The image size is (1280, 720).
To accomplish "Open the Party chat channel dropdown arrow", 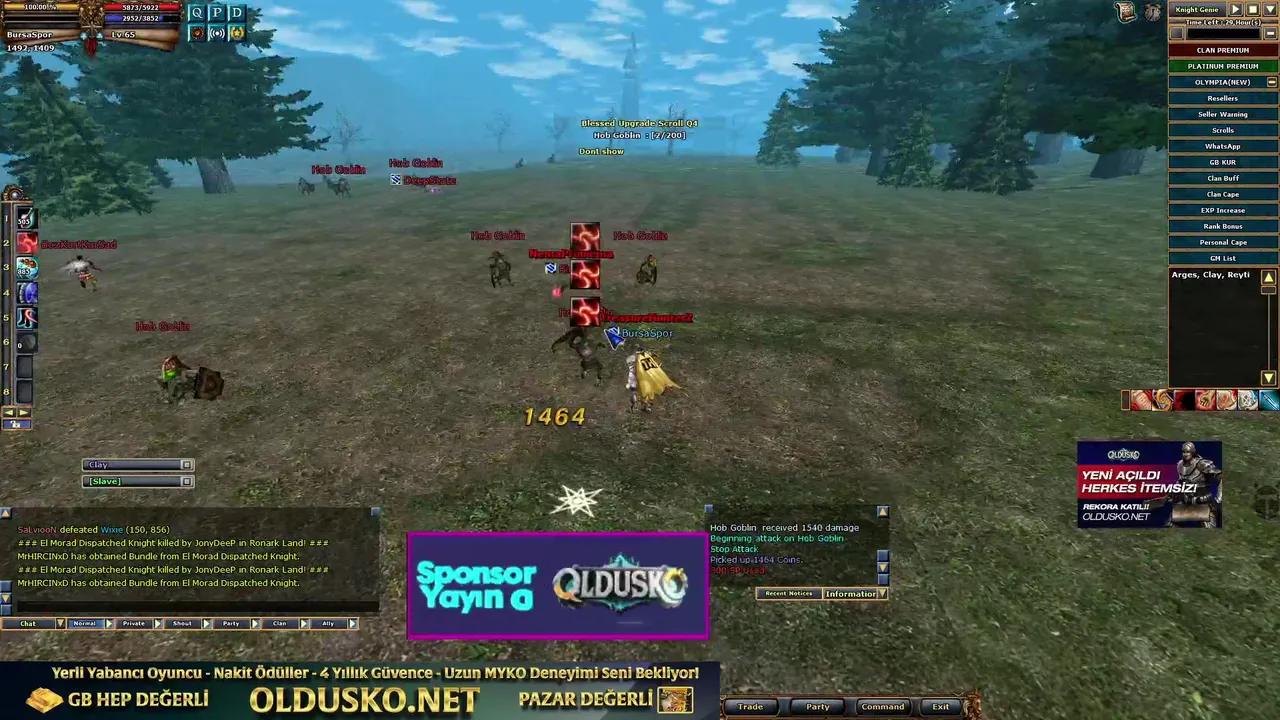I will coord(255,623).
